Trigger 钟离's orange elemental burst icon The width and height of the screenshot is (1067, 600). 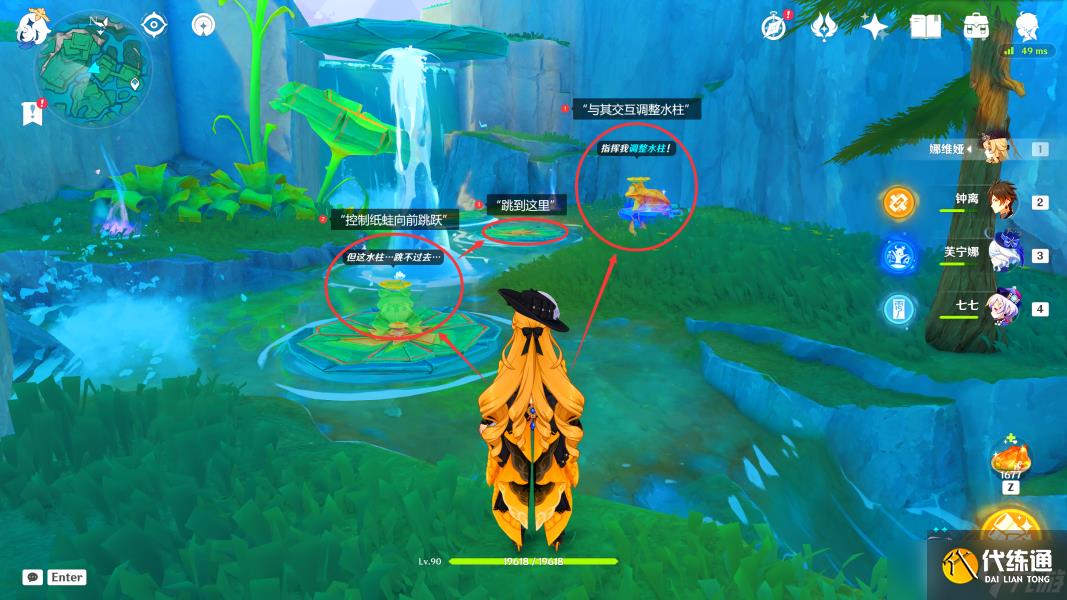tap(898, 203)
